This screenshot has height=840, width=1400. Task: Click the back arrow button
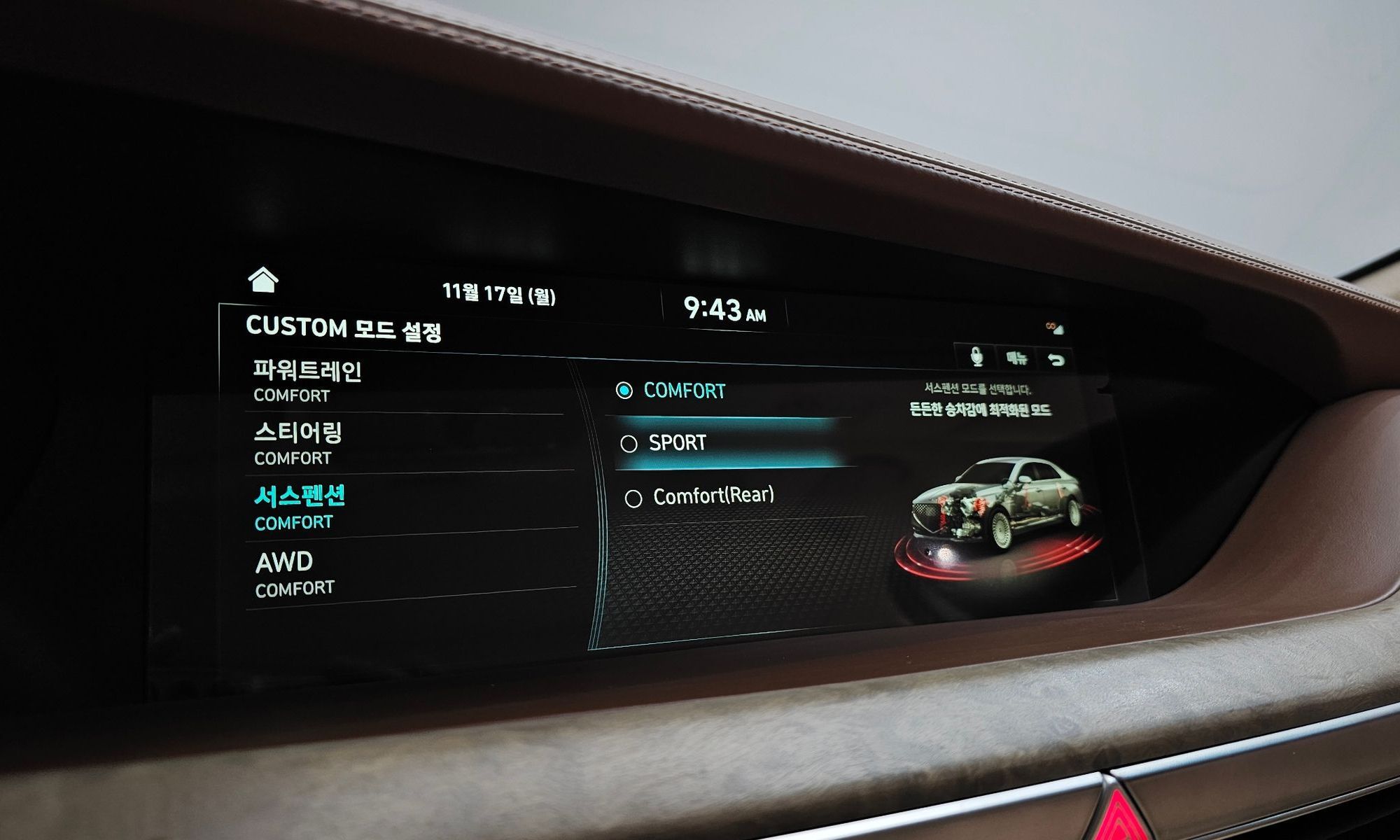click(1056, 360)
